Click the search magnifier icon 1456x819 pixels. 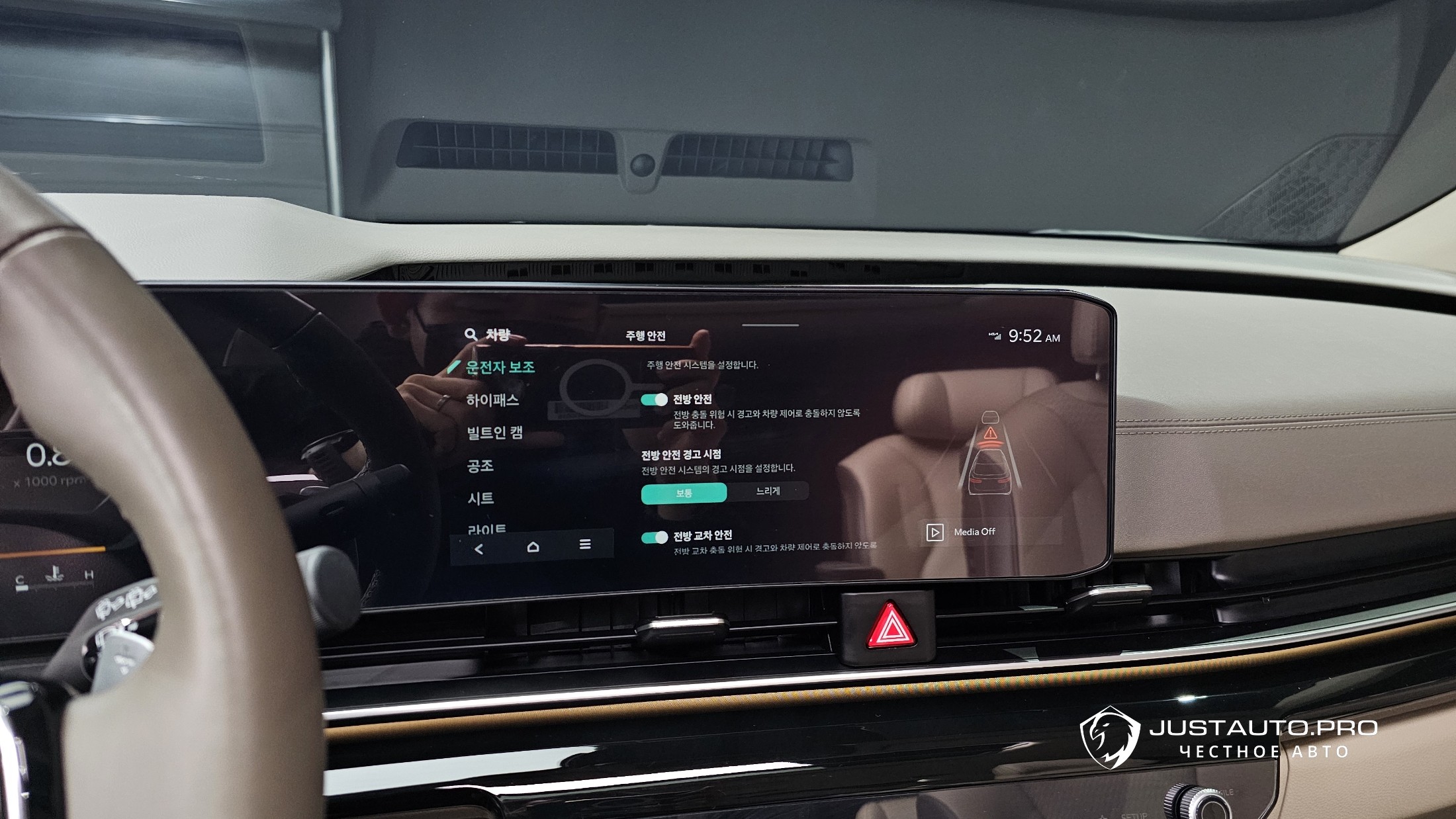point(471,334)
